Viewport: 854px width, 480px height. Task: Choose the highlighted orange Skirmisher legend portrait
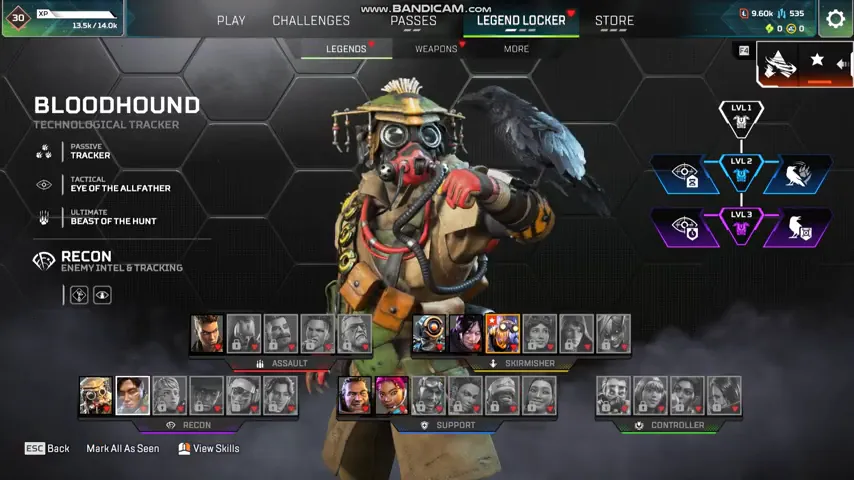(503, 334)
